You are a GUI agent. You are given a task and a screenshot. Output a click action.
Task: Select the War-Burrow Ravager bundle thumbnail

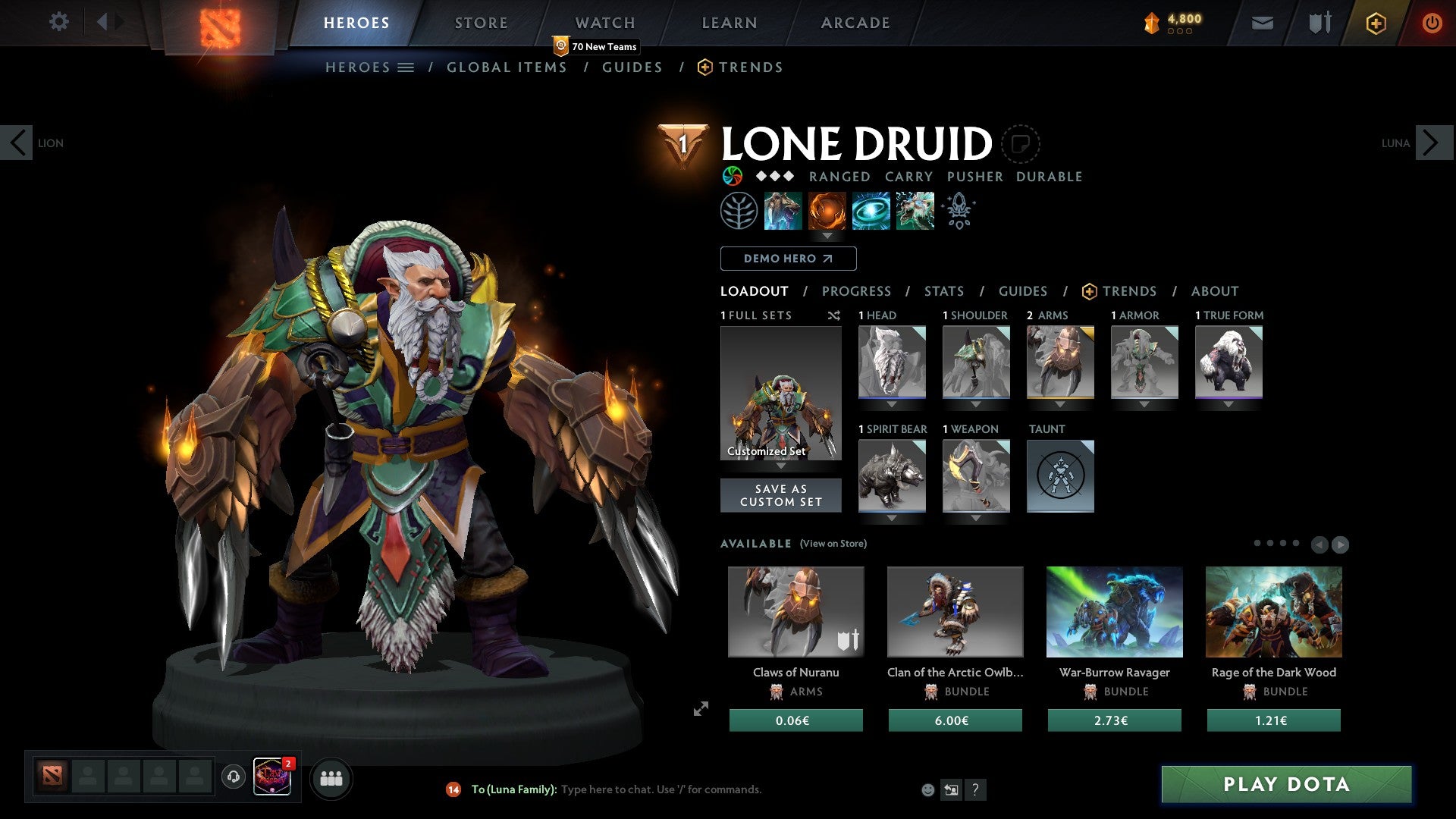tap(1113, 611)
